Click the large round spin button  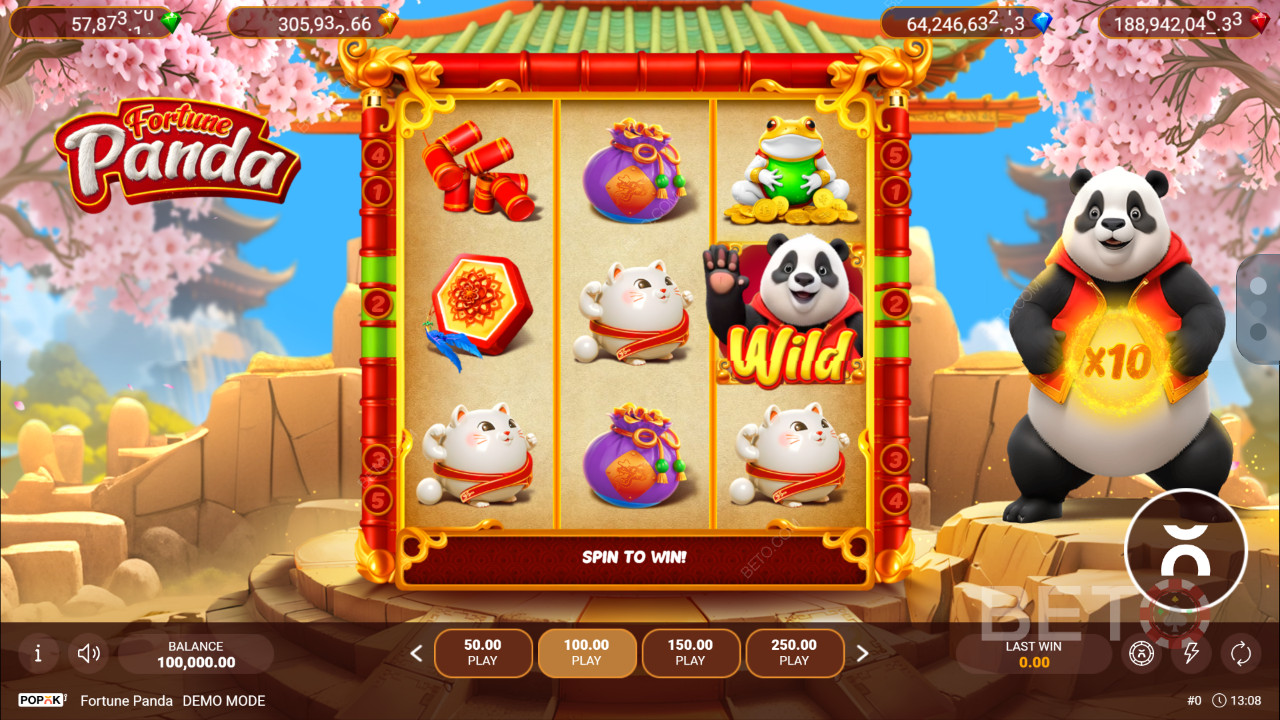pyautogui.click(x=1186, y=549)
